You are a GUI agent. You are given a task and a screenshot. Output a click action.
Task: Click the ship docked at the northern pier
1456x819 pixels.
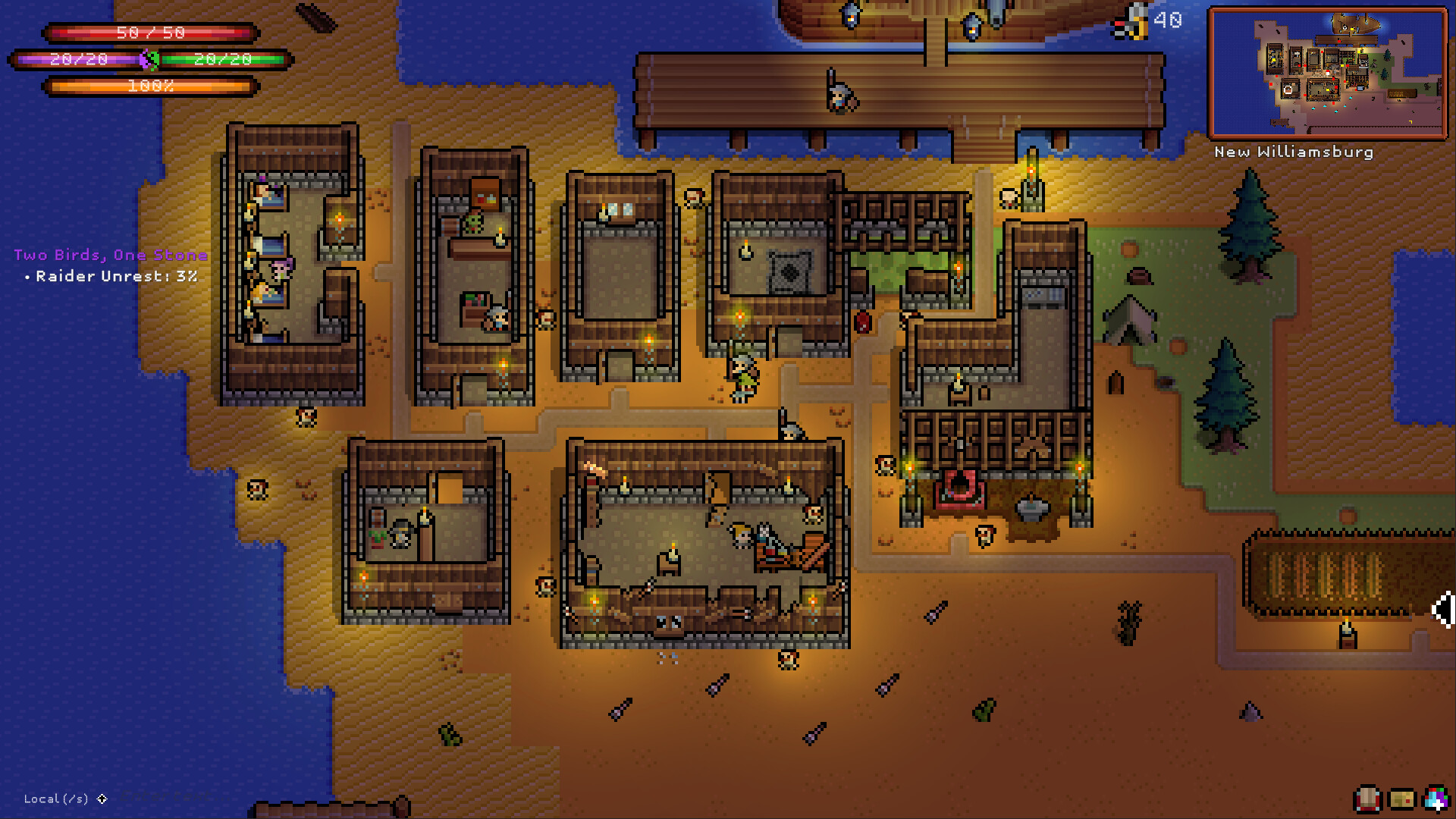point(910,15)
